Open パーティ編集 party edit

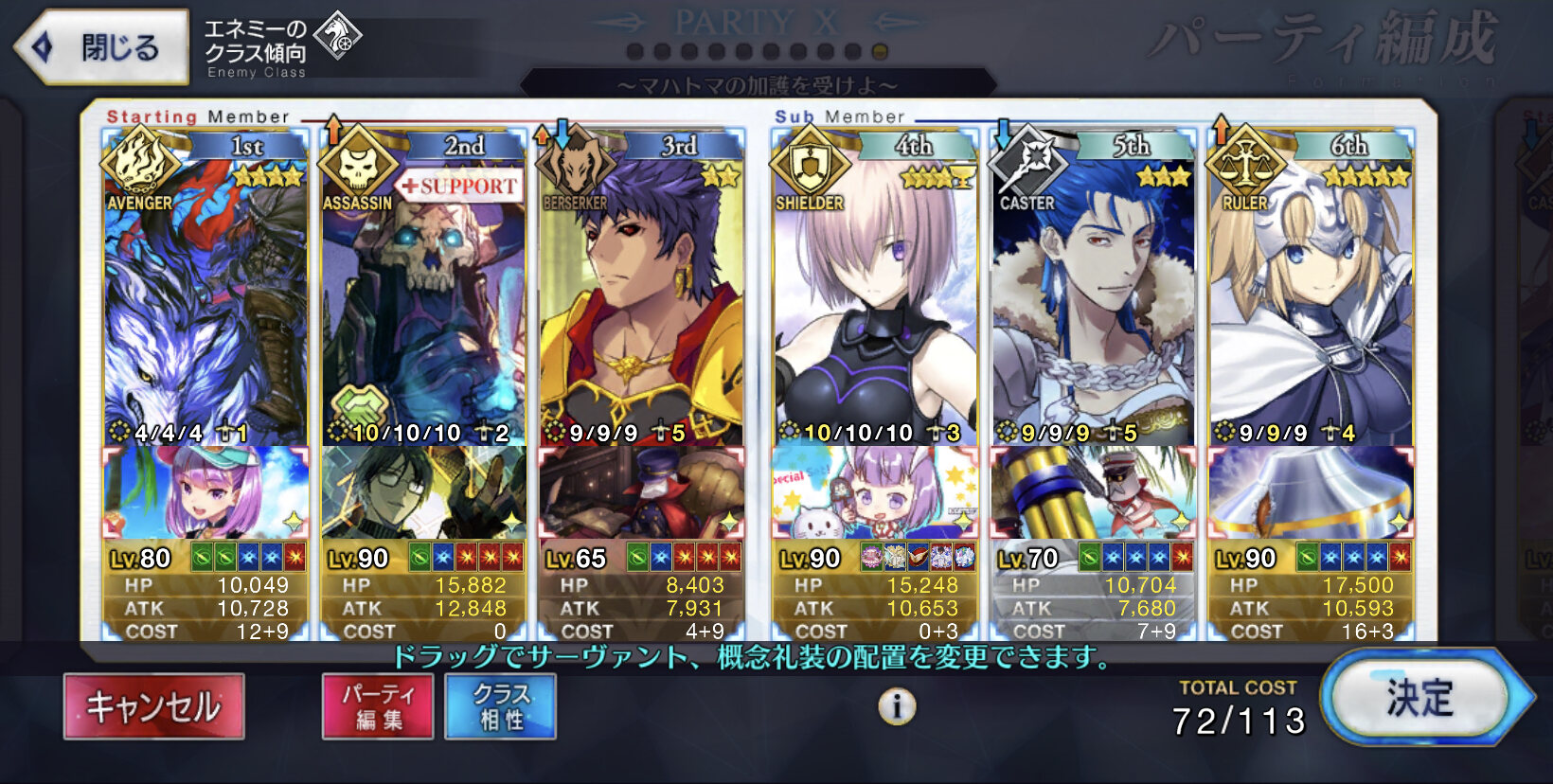coord(378,706)
